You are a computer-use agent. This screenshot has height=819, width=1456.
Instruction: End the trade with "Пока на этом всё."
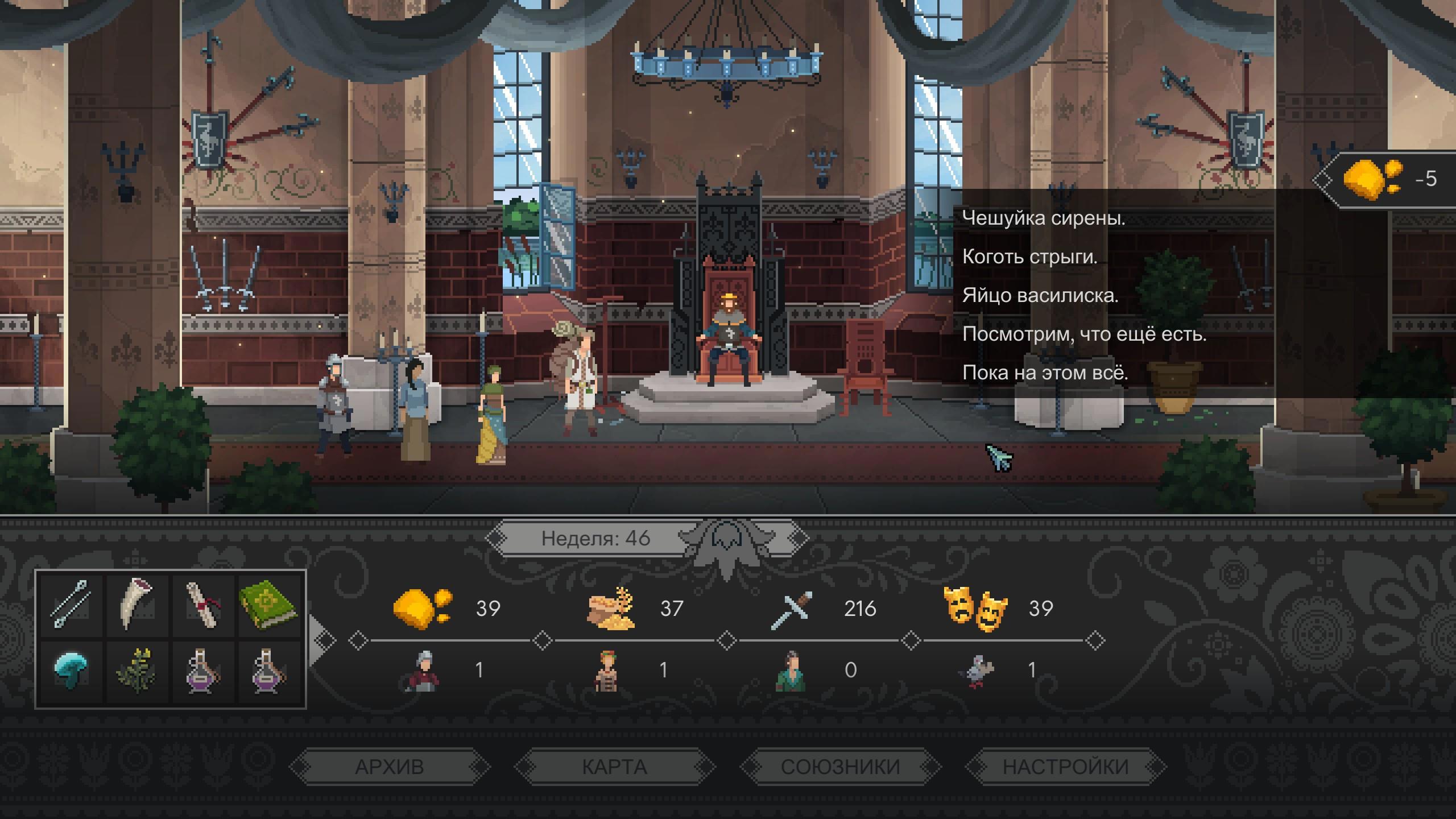point(1045,373)
